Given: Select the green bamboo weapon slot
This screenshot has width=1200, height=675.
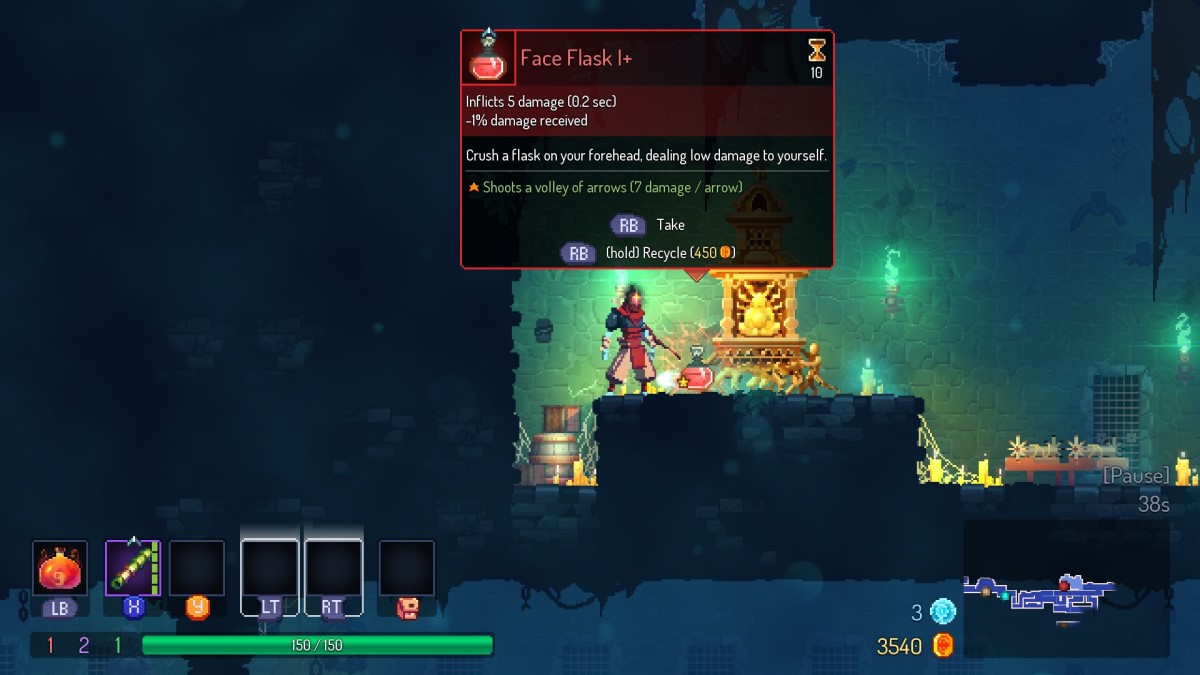Looking at the screenshot, I should click(x=133, y=569).
